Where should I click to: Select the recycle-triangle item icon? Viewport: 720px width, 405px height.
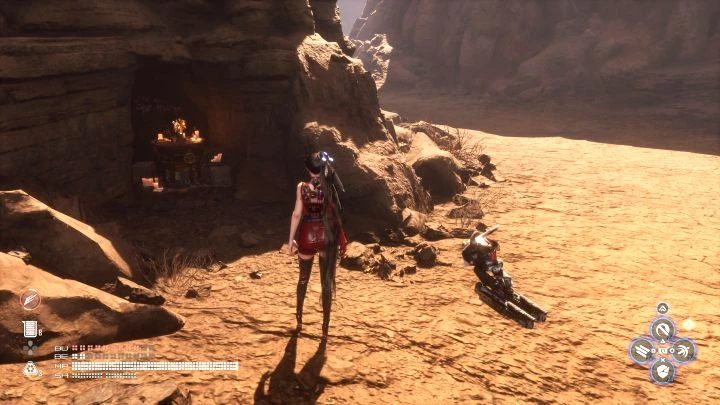31,368
